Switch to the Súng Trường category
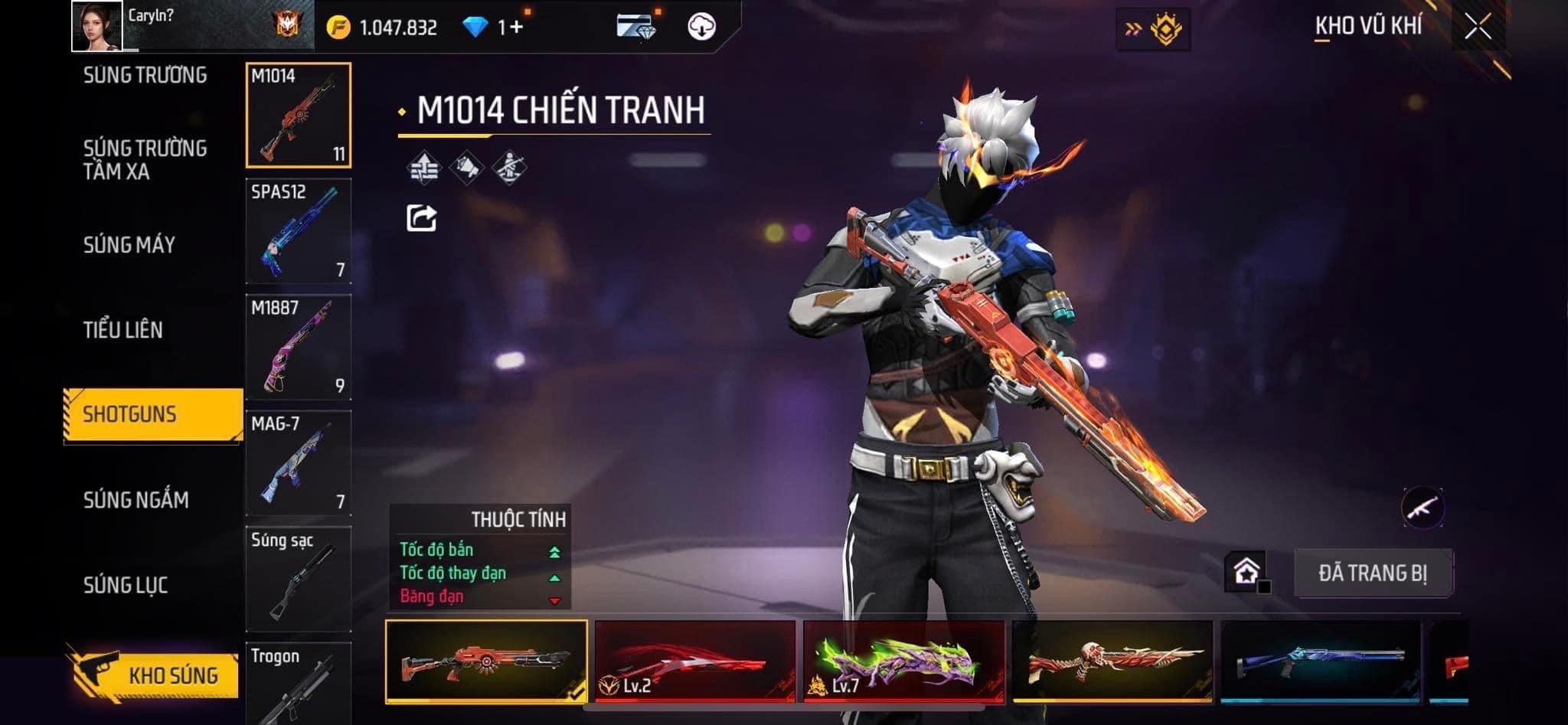1568x725 pixels. [x=145, y=75]
